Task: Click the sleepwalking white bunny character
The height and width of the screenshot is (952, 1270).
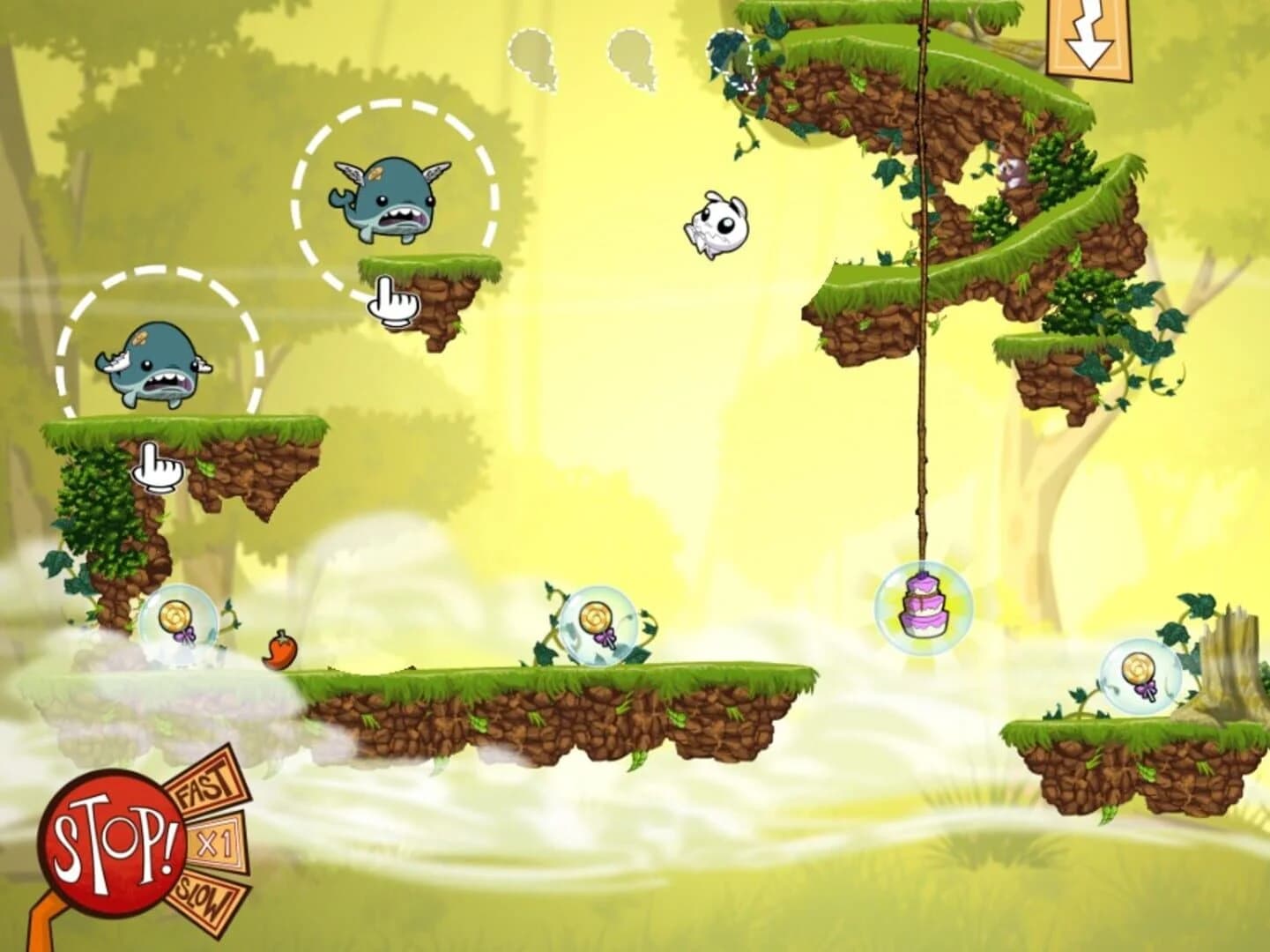Action: coord(716,225)
